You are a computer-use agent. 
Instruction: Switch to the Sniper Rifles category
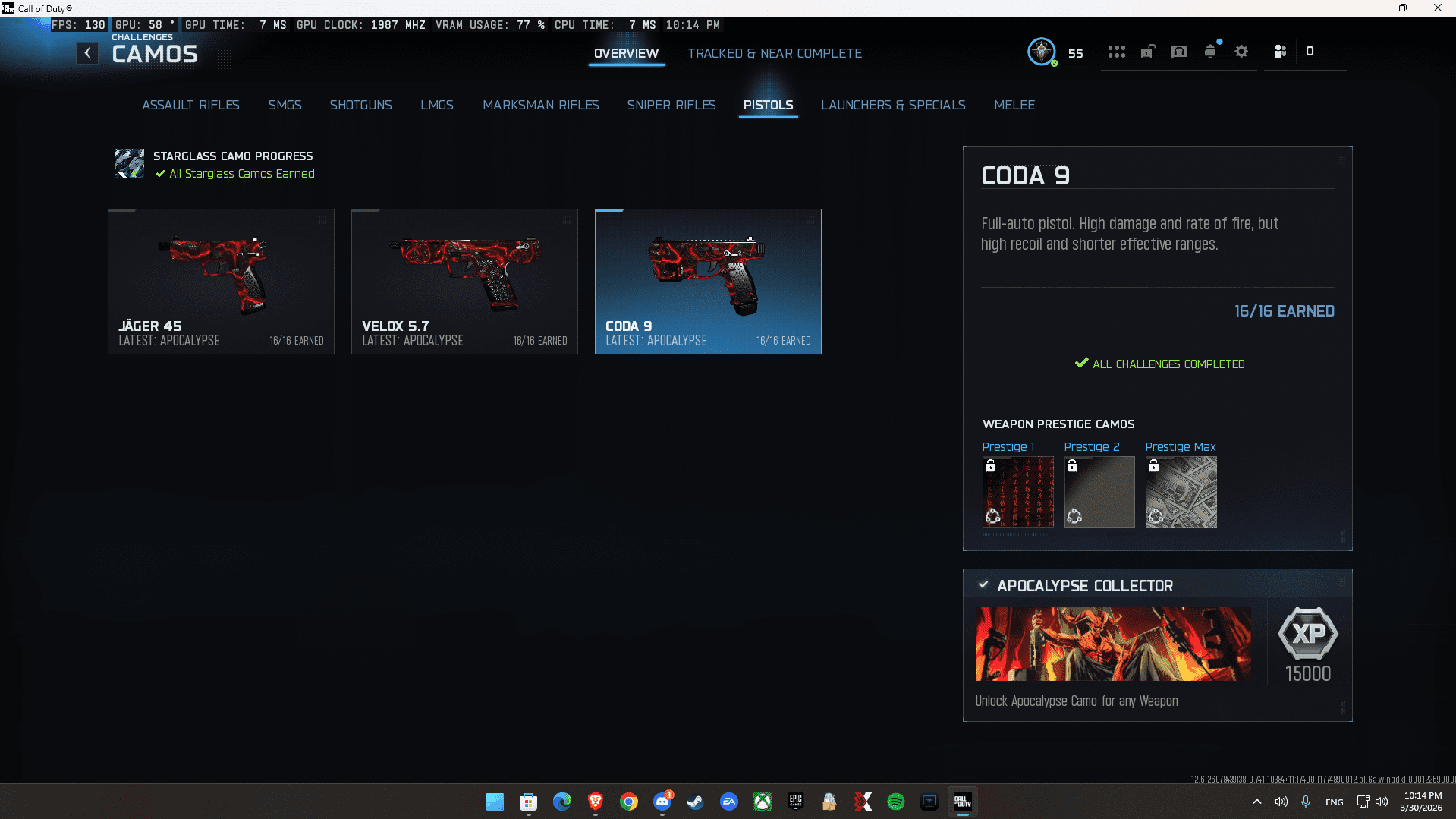[671, 105]
